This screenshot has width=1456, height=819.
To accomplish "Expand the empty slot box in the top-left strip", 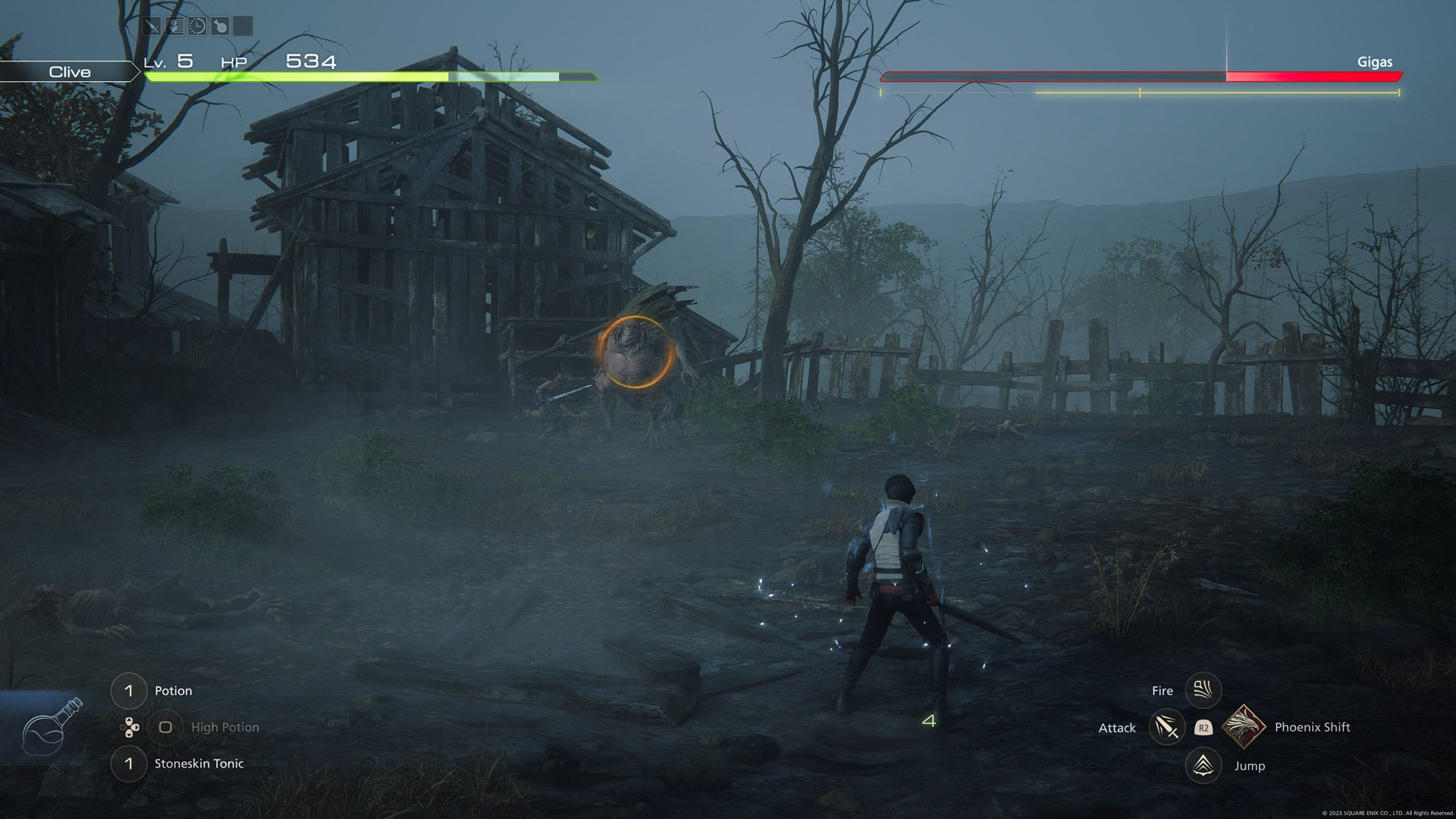I will [241, 26].
